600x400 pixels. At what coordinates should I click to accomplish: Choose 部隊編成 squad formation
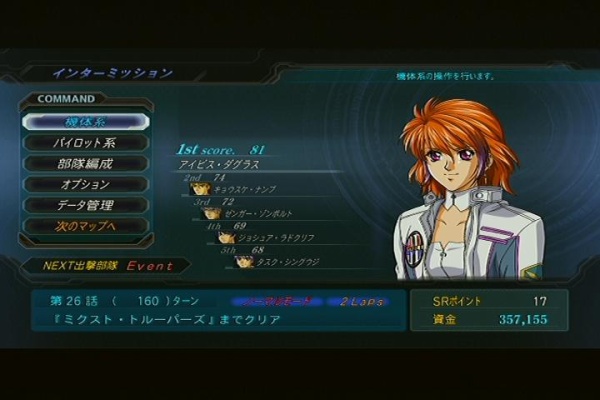click(85, 163)
